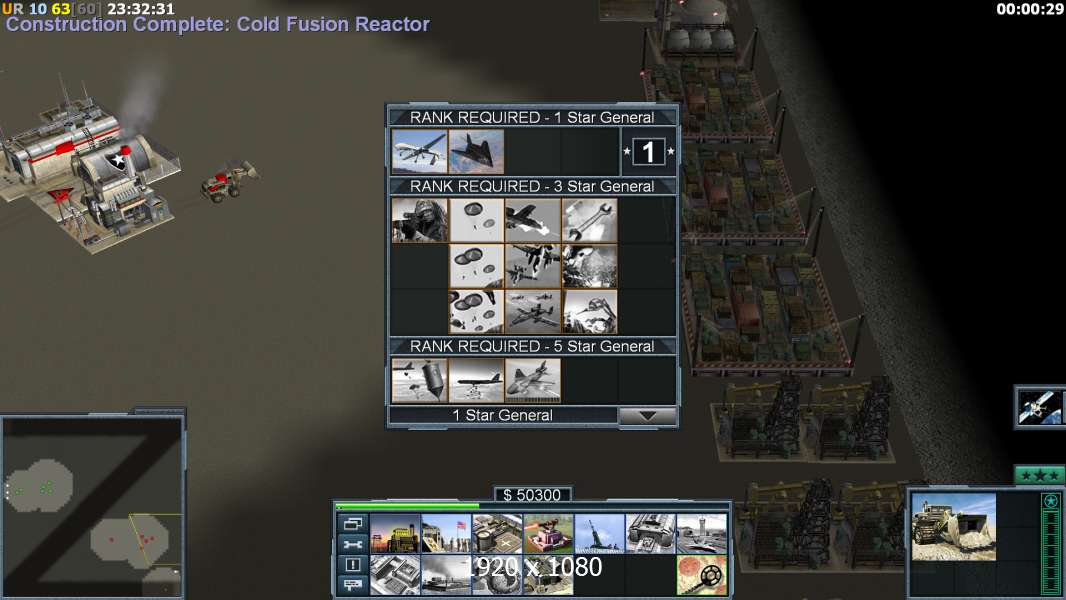Screen dimensions: 1066x600
Task: Select the wrench Emergency Repair power
Action: pos(589,220)
